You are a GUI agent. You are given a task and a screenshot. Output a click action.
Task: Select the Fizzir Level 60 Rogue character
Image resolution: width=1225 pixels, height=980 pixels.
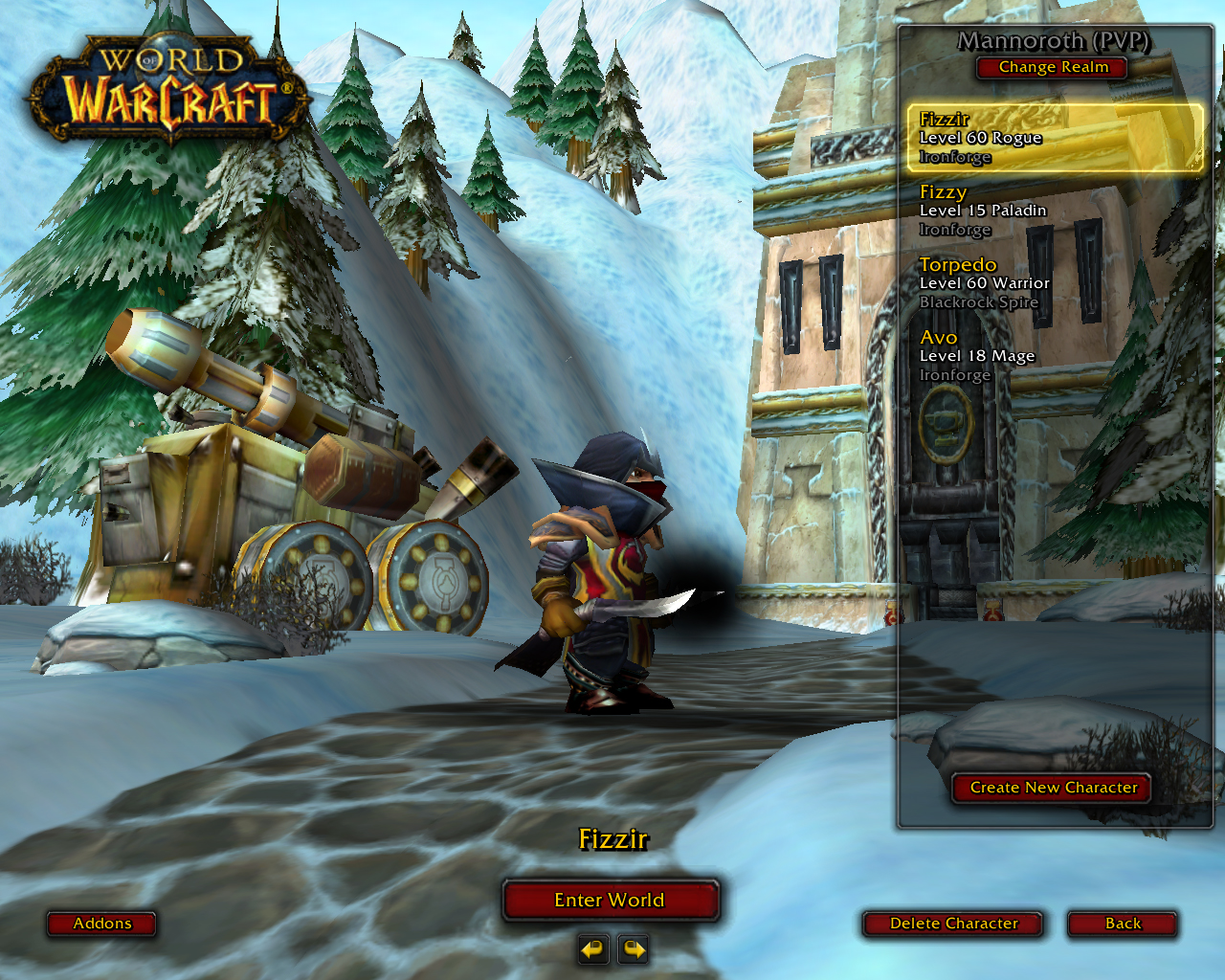(x=1054, y=138)
